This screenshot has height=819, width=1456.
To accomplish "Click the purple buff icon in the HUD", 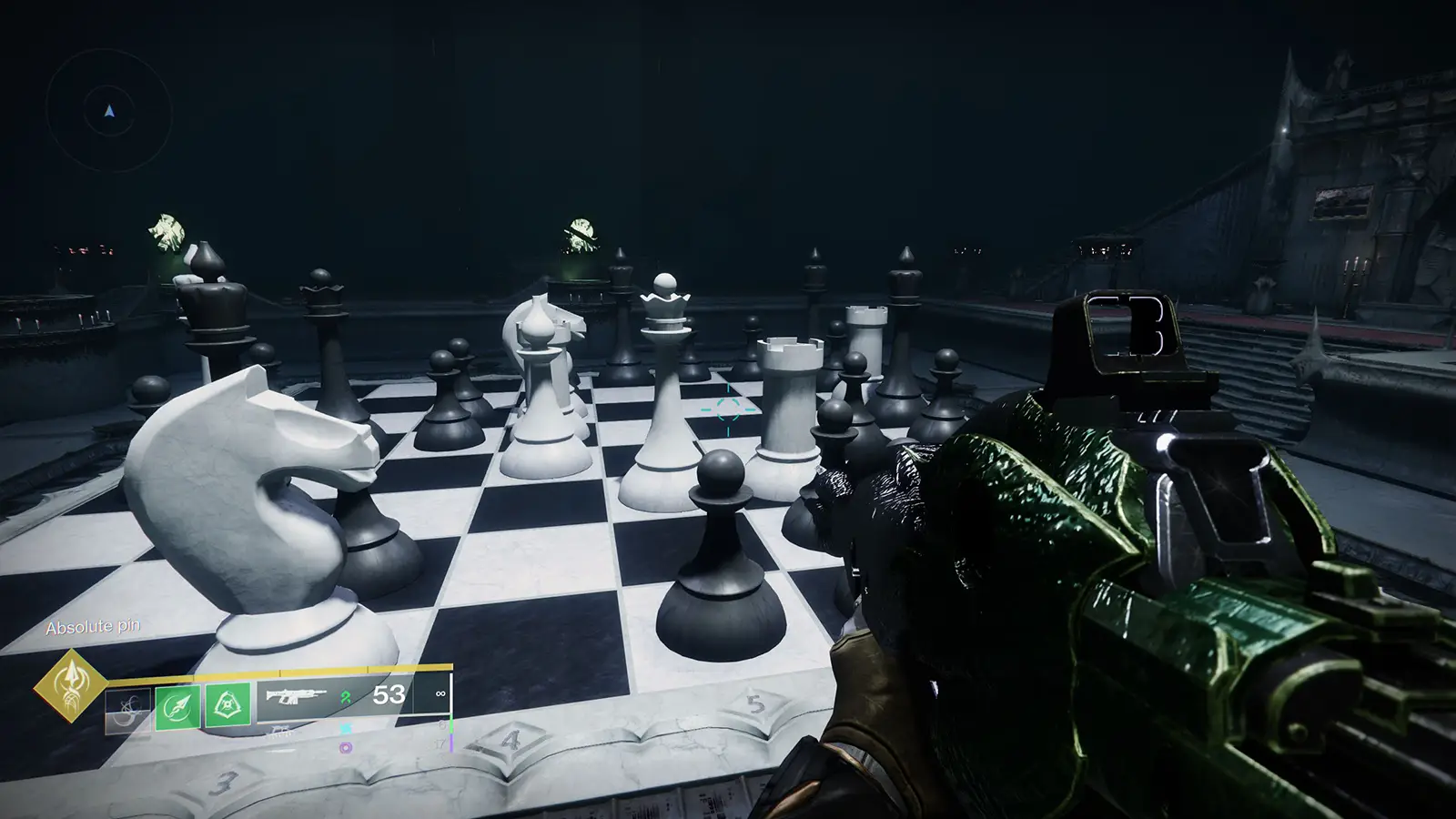I will (x=346, y=747).
